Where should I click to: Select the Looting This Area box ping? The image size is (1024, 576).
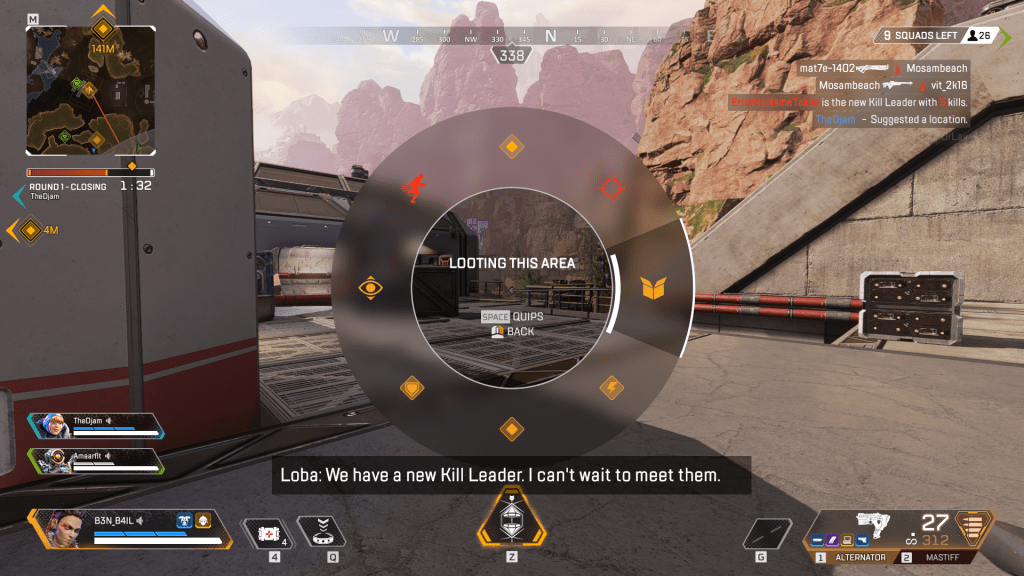[x=652, y=289]
